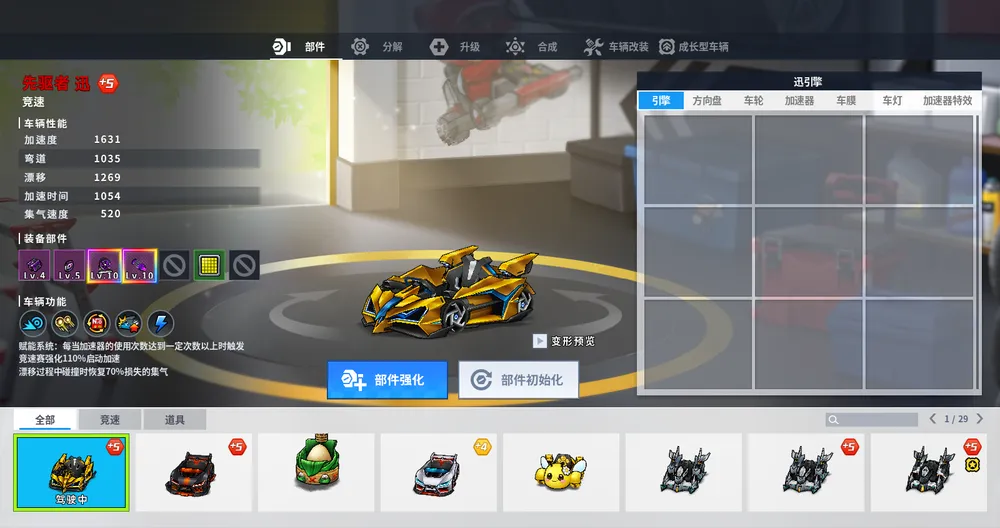Screen dimensions: 1000x528
Task: Click the vehicle search field
Action: click(871, 419)
